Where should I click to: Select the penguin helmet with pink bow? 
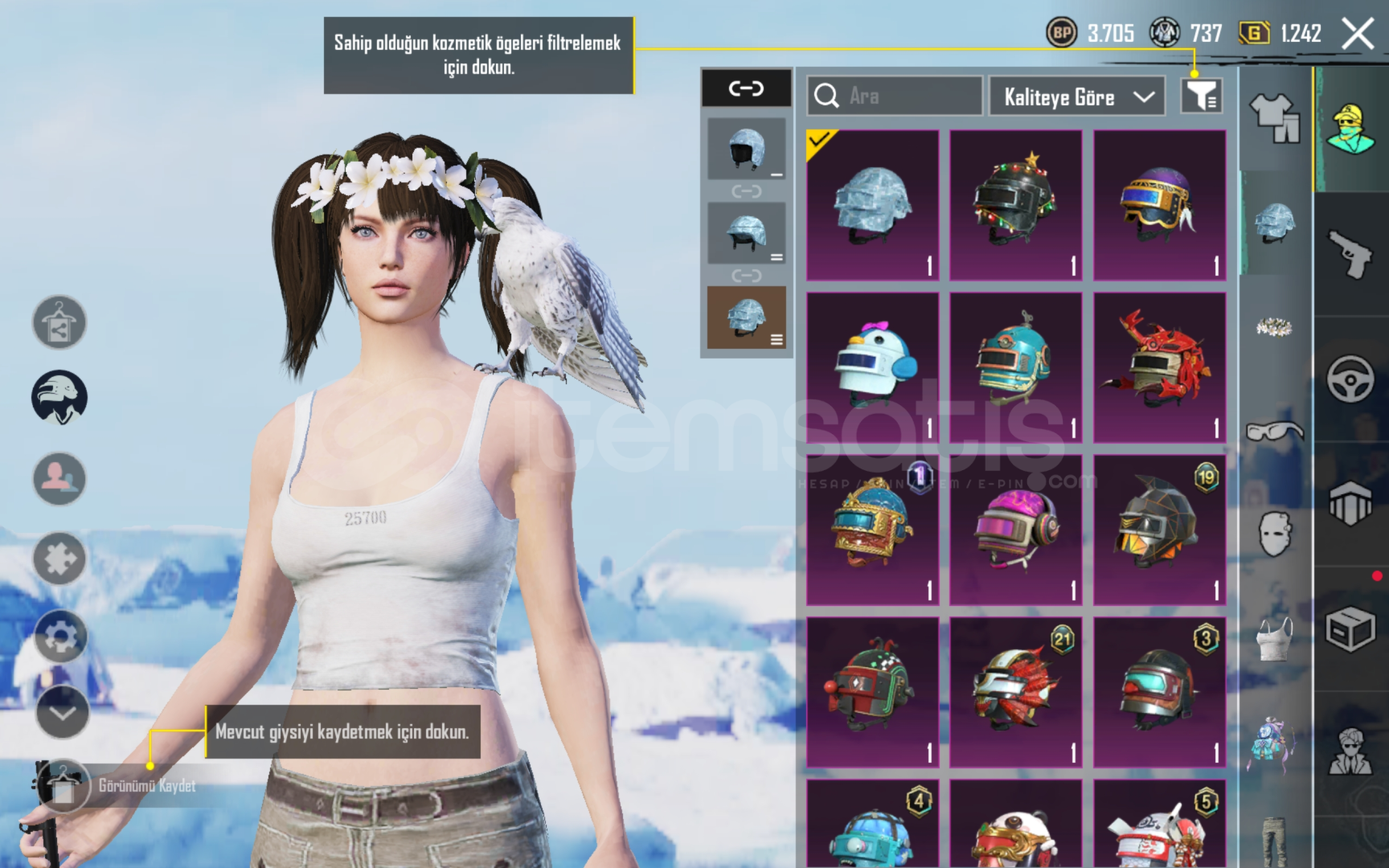[x=872, y=367]
